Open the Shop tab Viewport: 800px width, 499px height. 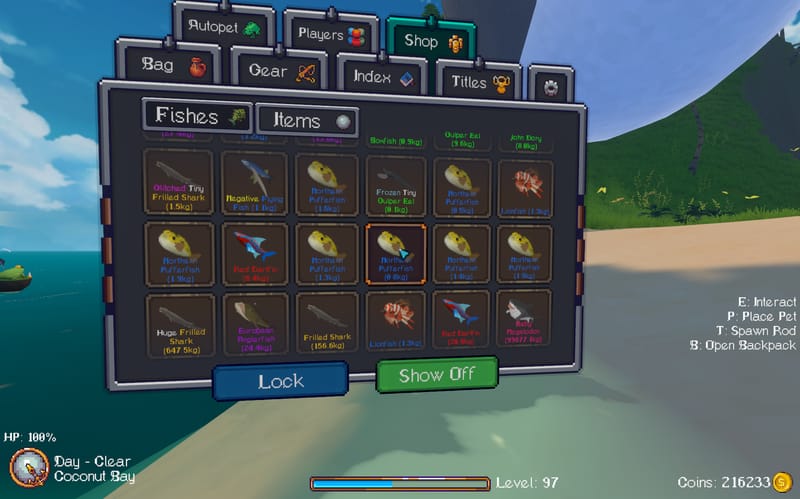429,40
